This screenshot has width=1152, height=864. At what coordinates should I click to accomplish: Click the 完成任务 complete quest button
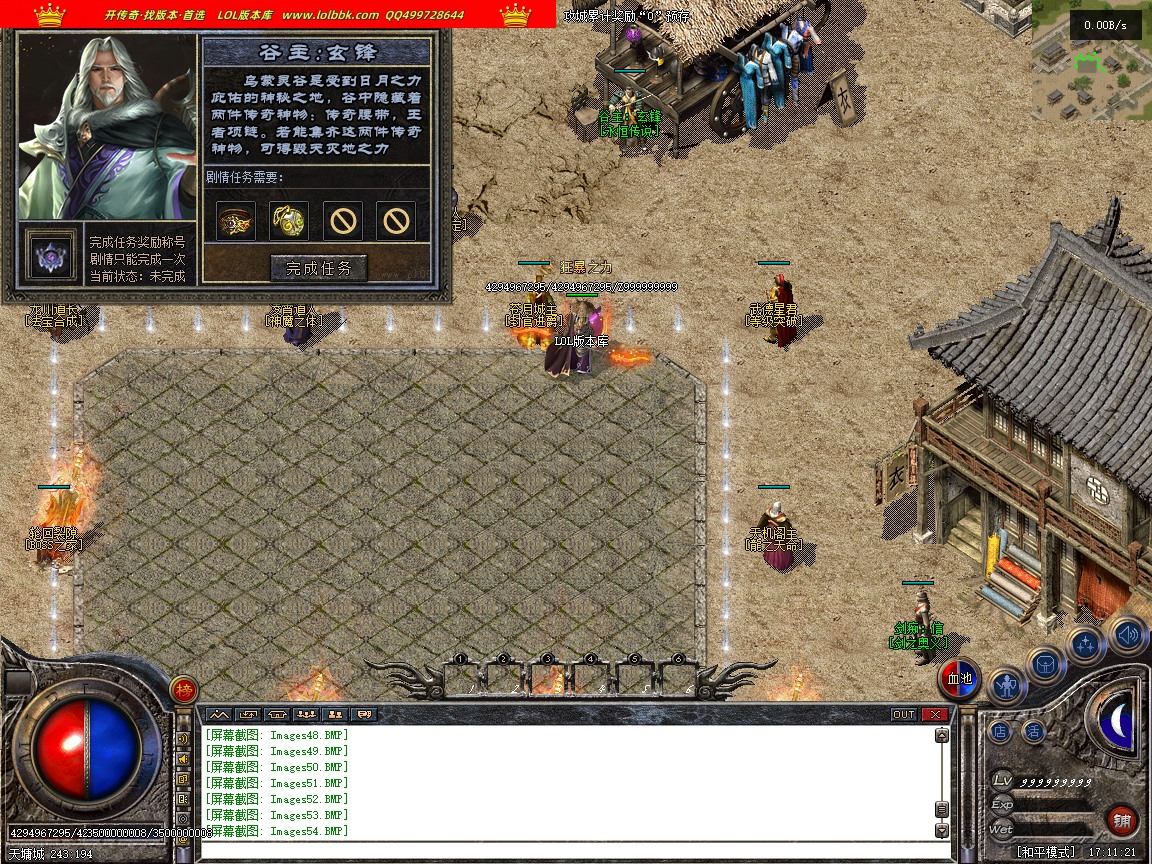[x=319, y=268]
